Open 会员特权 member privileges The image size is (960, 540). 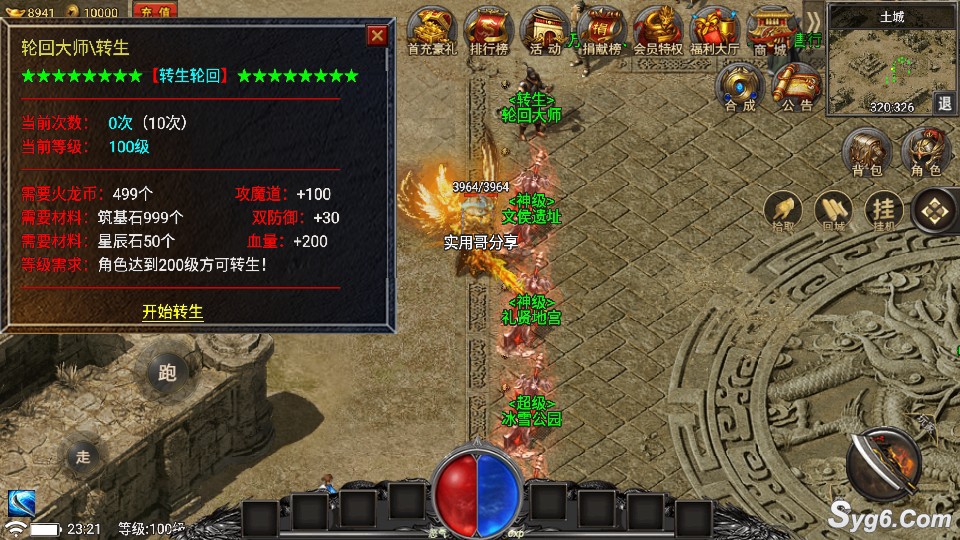tap(658, 30)
